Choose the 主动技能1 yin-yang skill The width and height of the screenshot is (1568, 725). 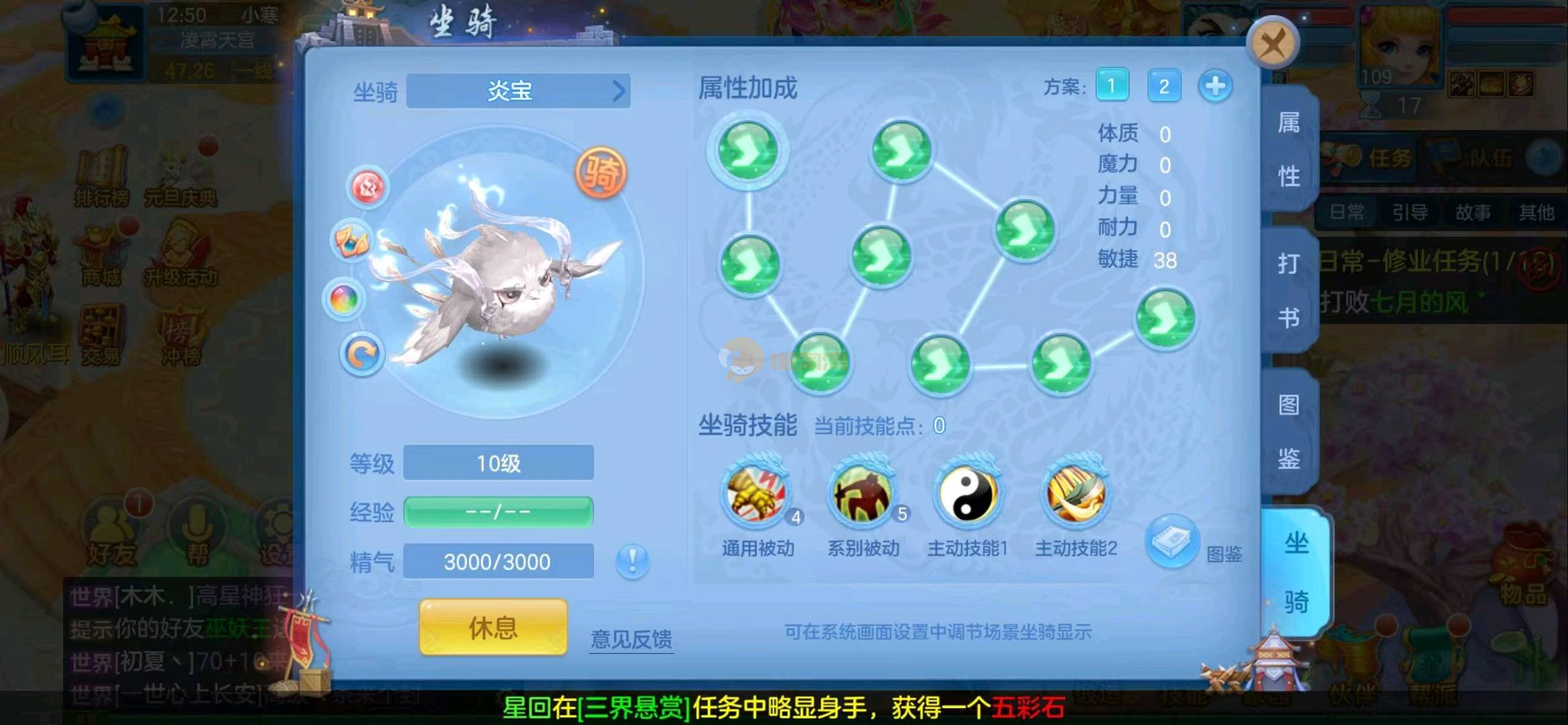968,497
